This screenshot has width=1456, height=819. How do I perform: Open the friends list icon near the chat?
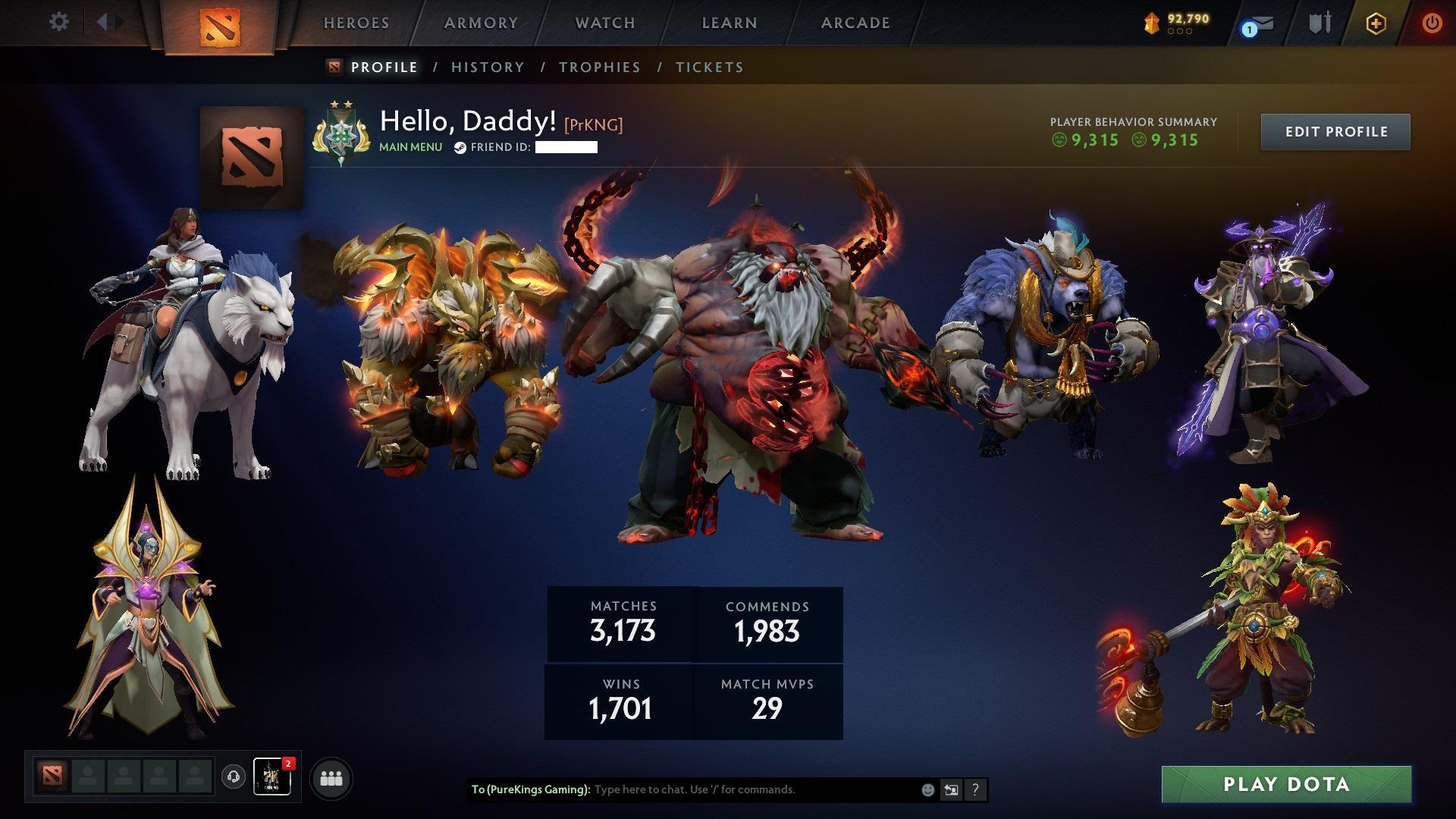pyautogui.click(x=331, y=777)
